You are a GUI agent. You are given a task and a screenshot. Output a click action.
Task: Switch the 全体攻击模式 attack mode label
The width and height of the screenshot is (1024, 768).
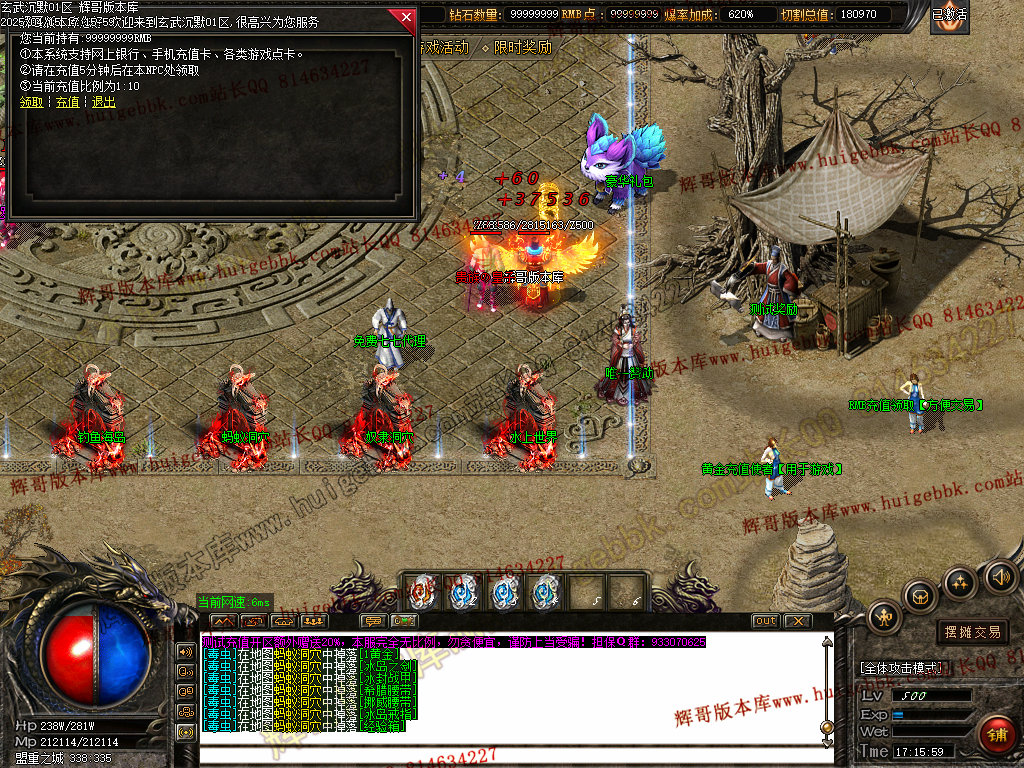pyautogui.click(x=900, y=668)
